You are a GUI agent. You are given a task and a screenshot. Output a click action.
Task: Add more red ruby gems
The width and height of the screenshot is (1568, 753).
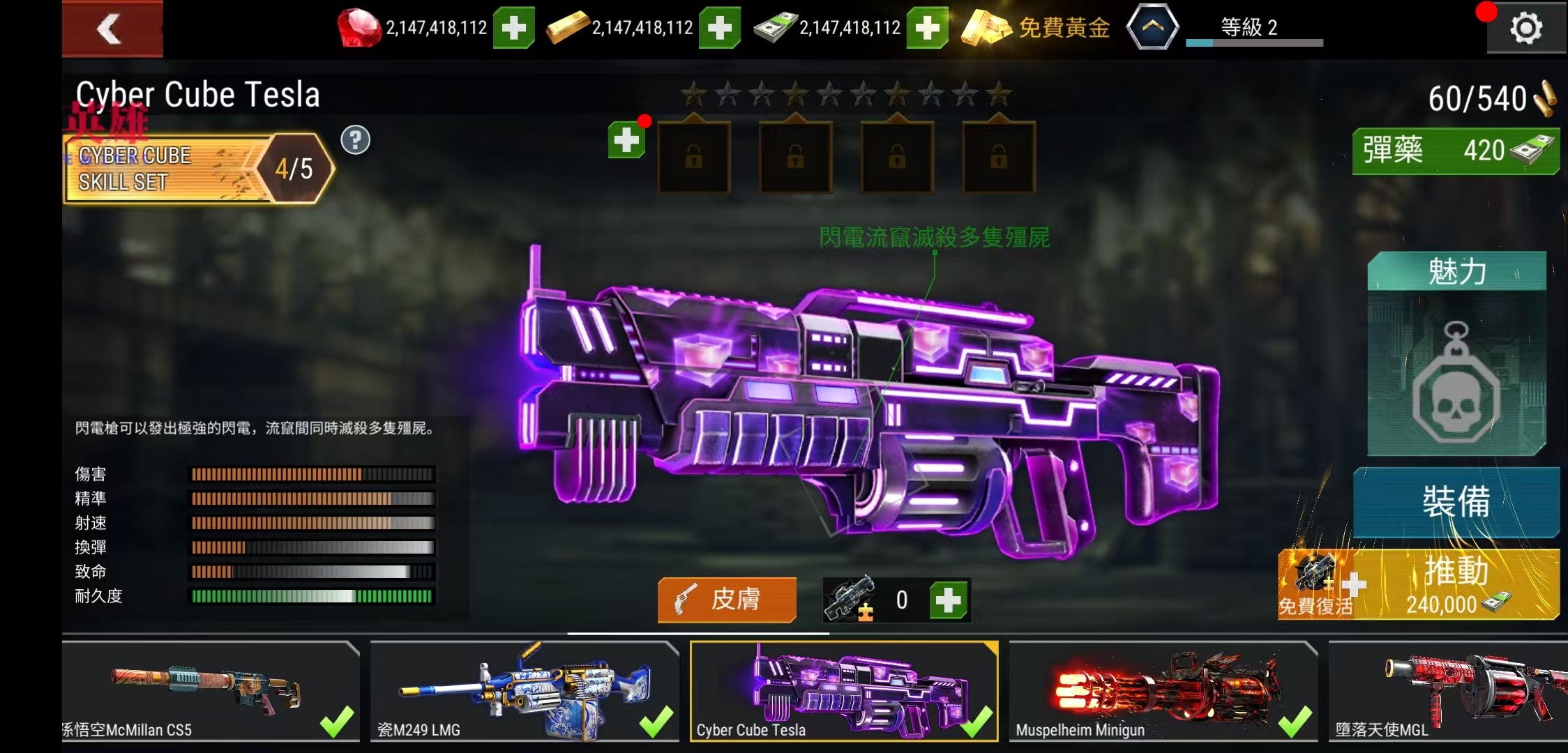pyautogui.click(x=513, y=28)
